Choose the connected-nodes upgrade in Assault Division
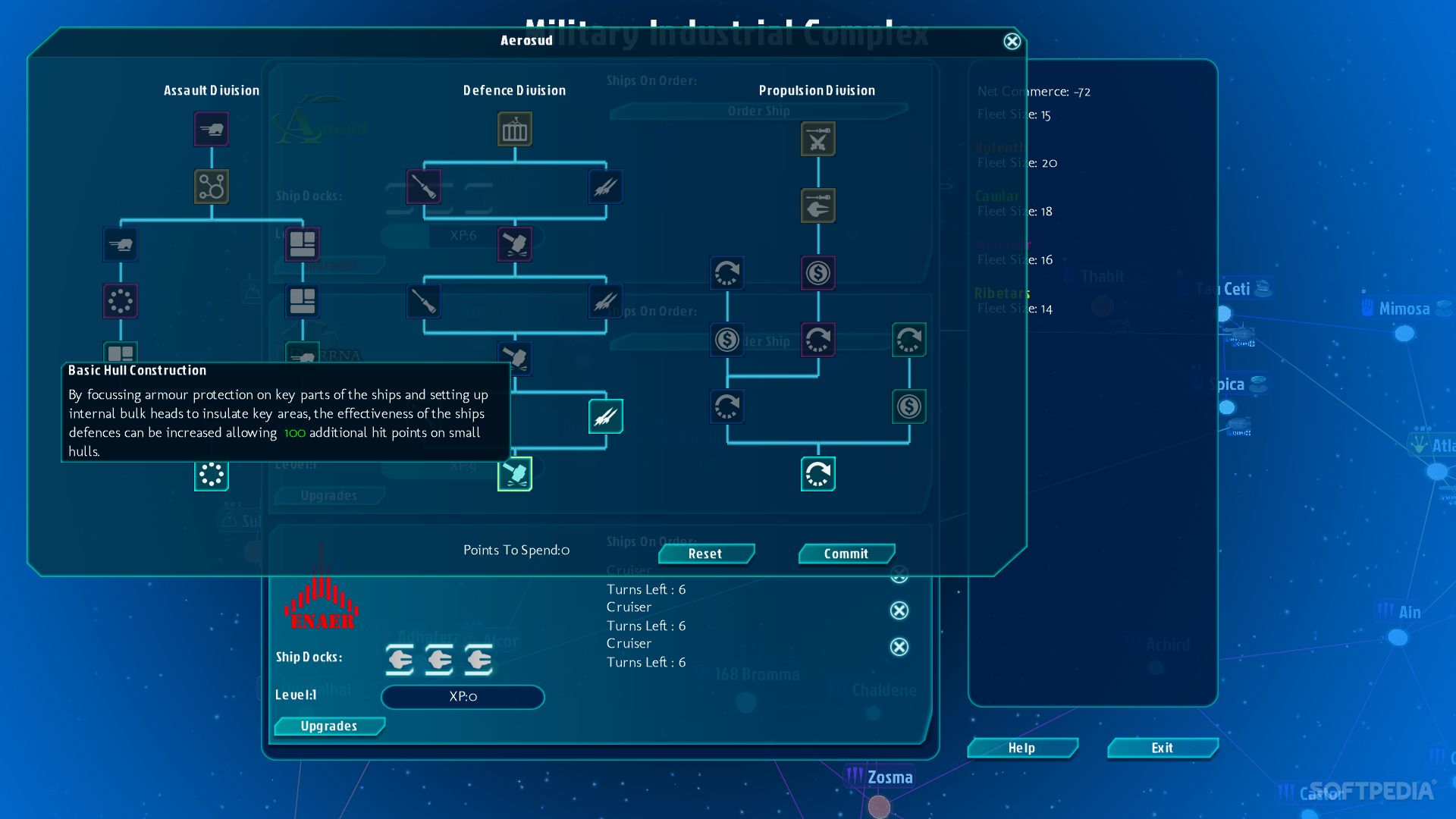Viewport: 1456px width, 819px height. [212, 187]
